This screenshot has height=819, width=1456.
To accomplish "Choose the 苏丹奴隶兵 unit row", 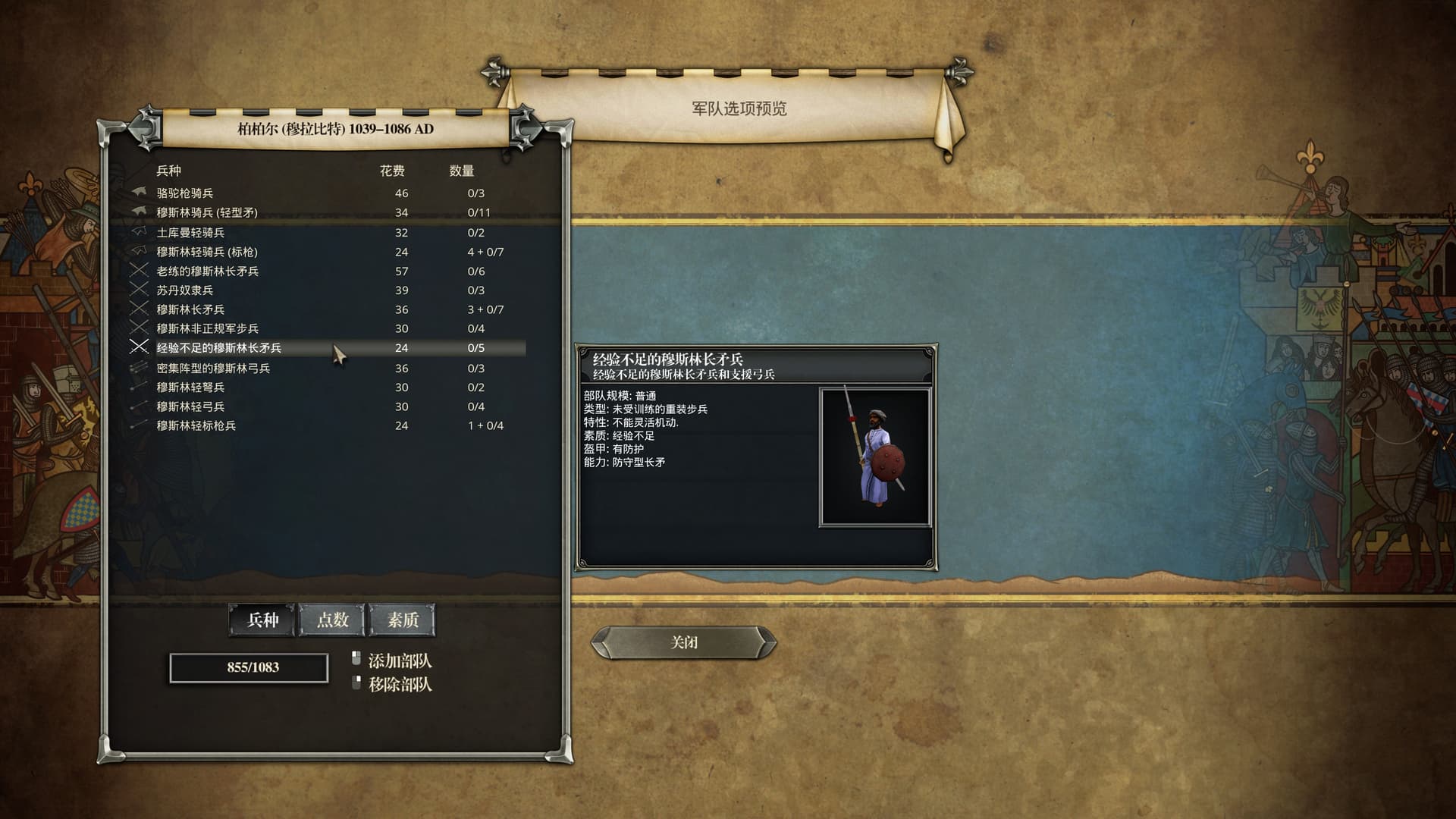I will point(185,290).
